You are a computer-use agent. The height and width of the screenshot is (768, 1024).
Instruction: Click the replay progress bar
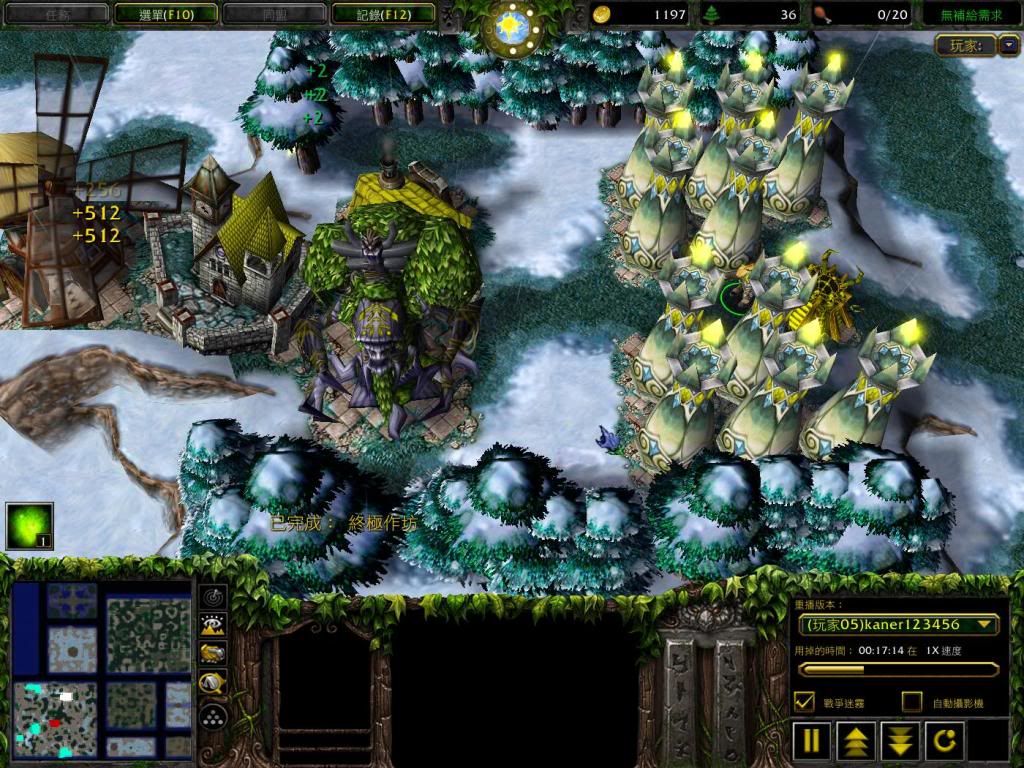click(897, 669)
